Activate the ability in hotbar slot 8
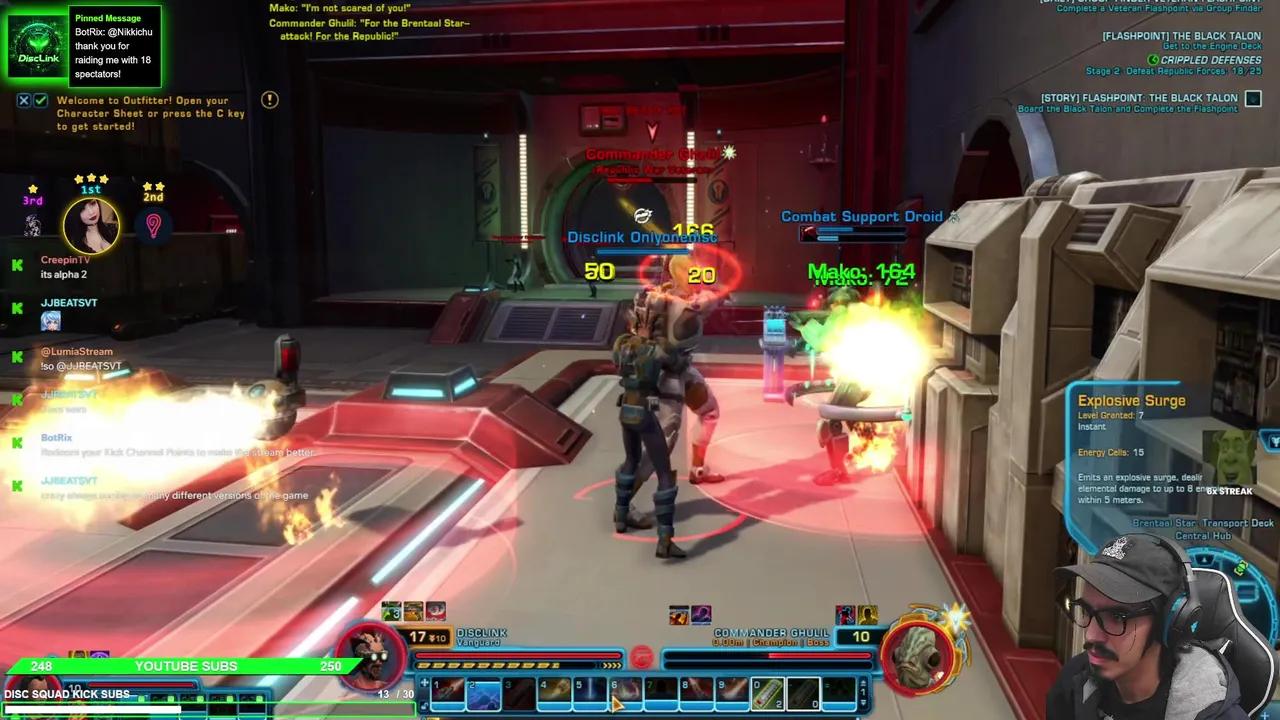Image resolution: width=1280 pixels, height=720 pixels. point(696,694)
